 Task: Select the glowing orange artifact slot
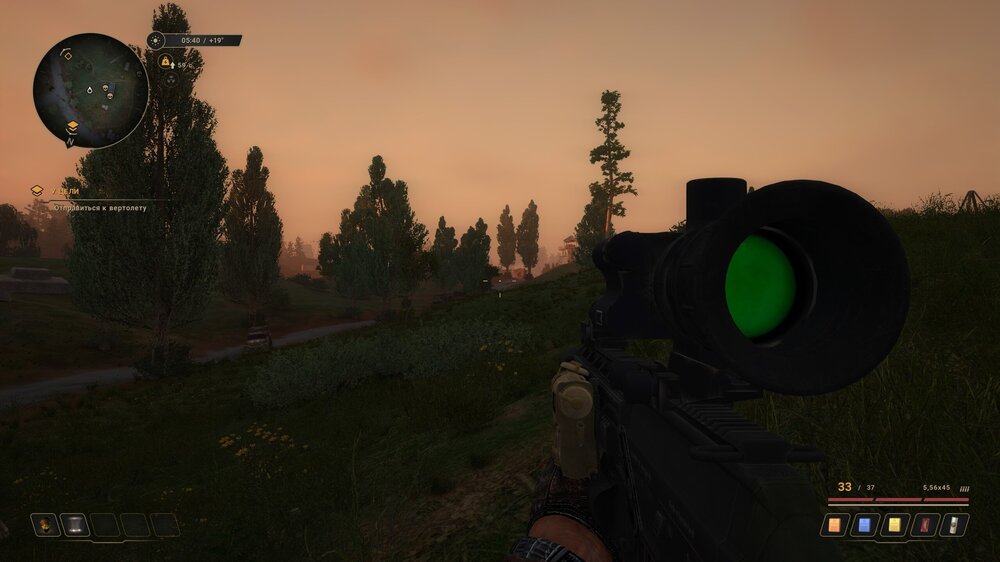click(x=45, y=524)
